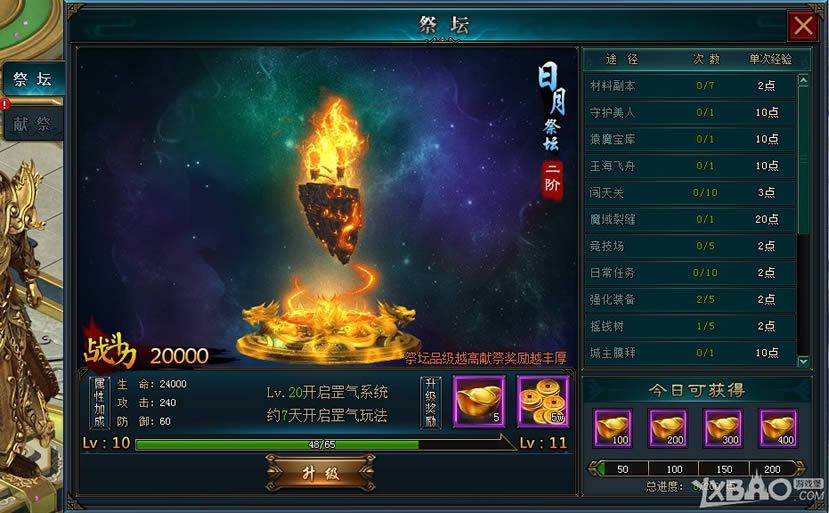Select the 魔域裂缝 activity row
This screenshot has height=513, width=829.
click(x=690, y=219)
